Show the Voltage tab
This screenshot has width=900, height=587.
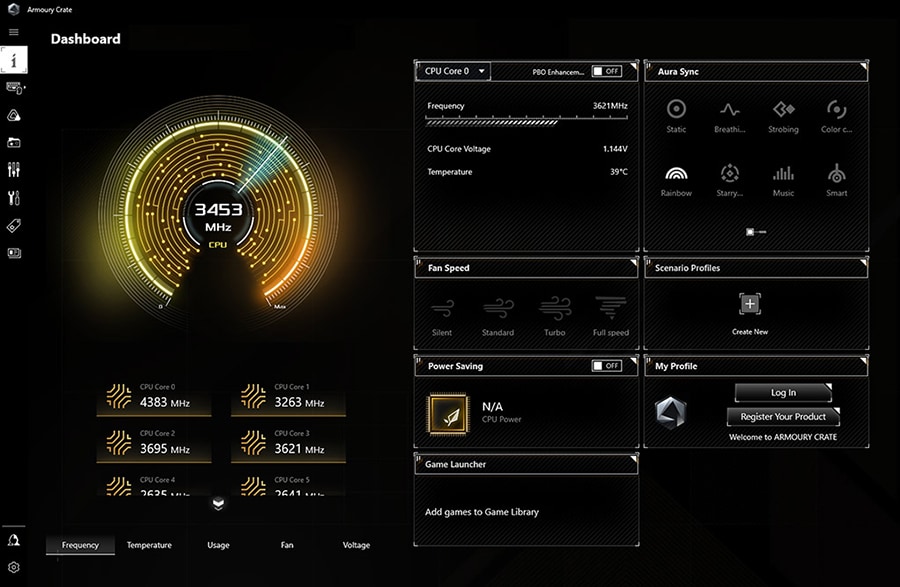click(356, 545)
